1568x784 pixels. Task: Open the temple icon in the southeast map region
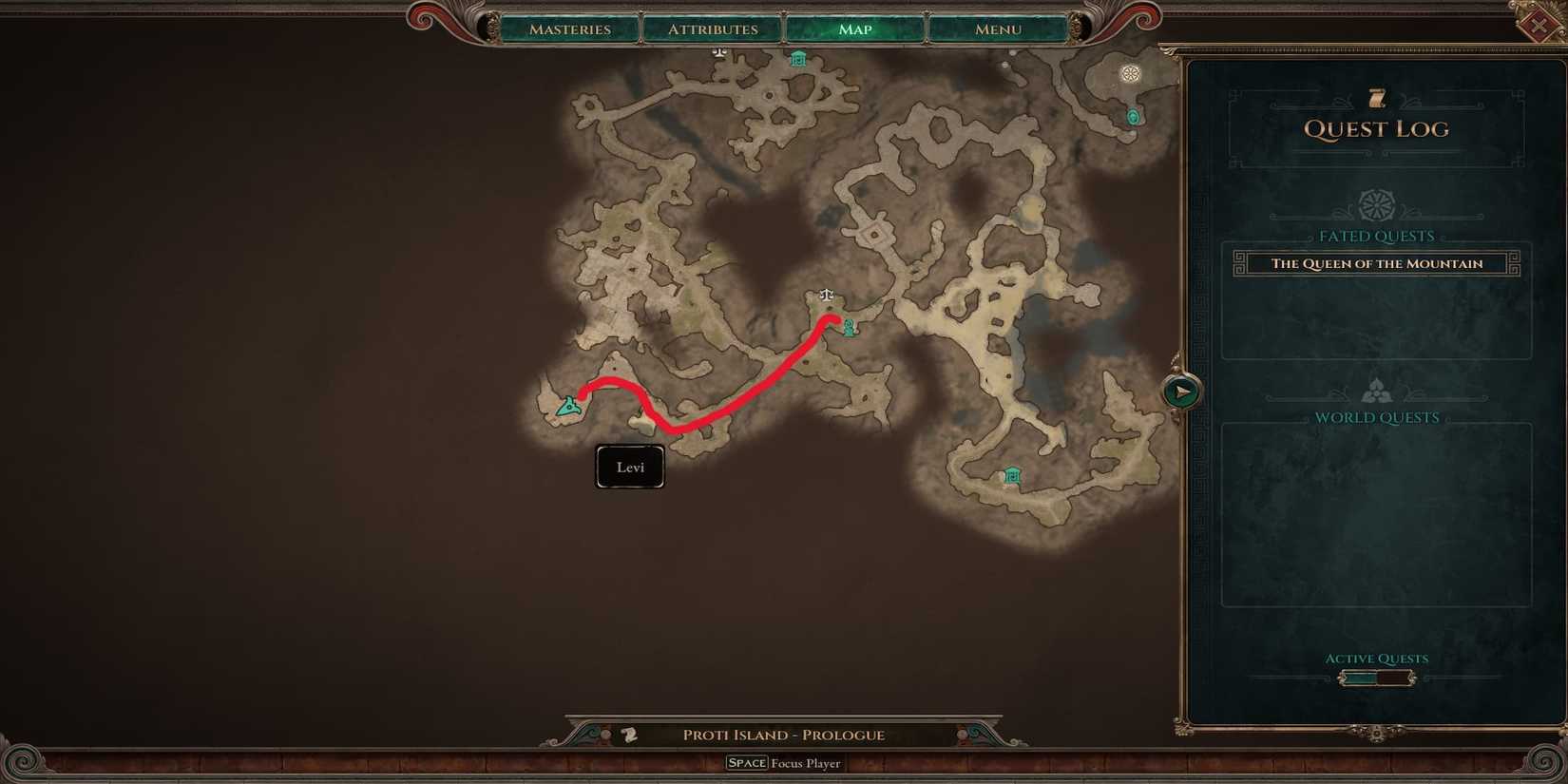[1011, 474]
